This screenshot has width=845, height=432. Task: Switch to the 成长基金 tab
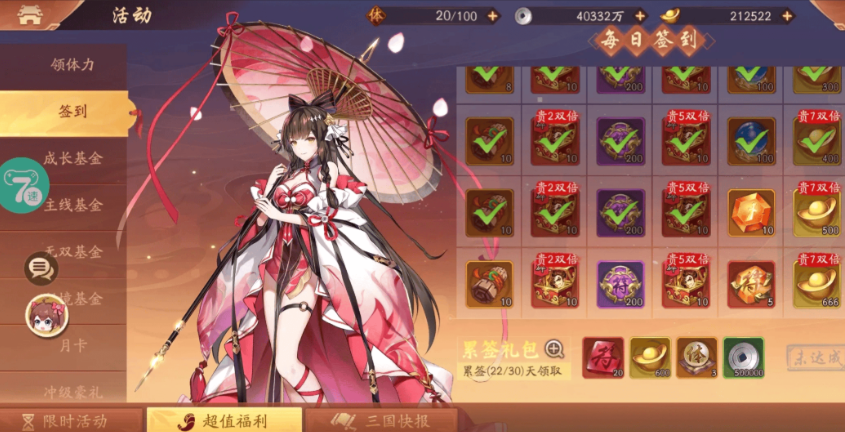click(74, 158)
